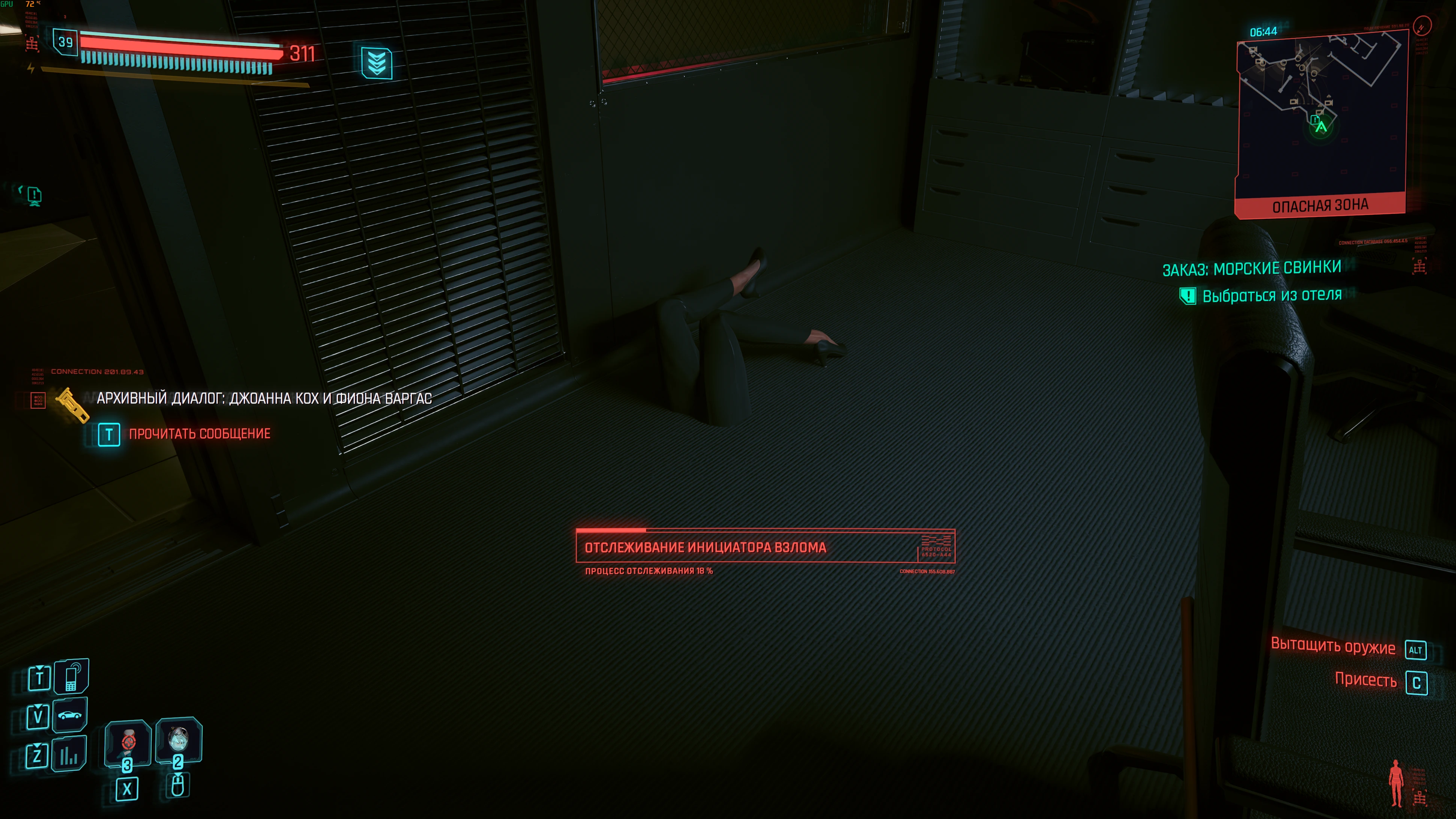Call the vehicle with the car icon
Viewport: 1456px width, 819px height.
pos(70,715)
